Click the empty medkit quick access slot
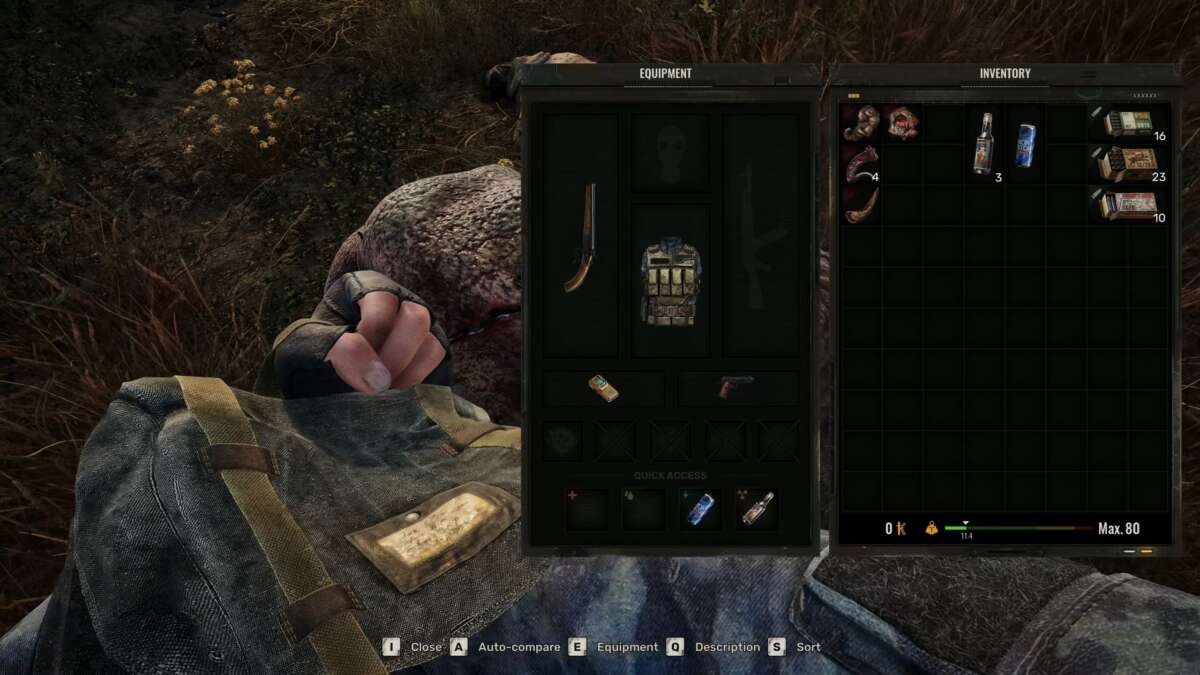Viewport: 1200px width, 675px height. [x=587, y=509]
